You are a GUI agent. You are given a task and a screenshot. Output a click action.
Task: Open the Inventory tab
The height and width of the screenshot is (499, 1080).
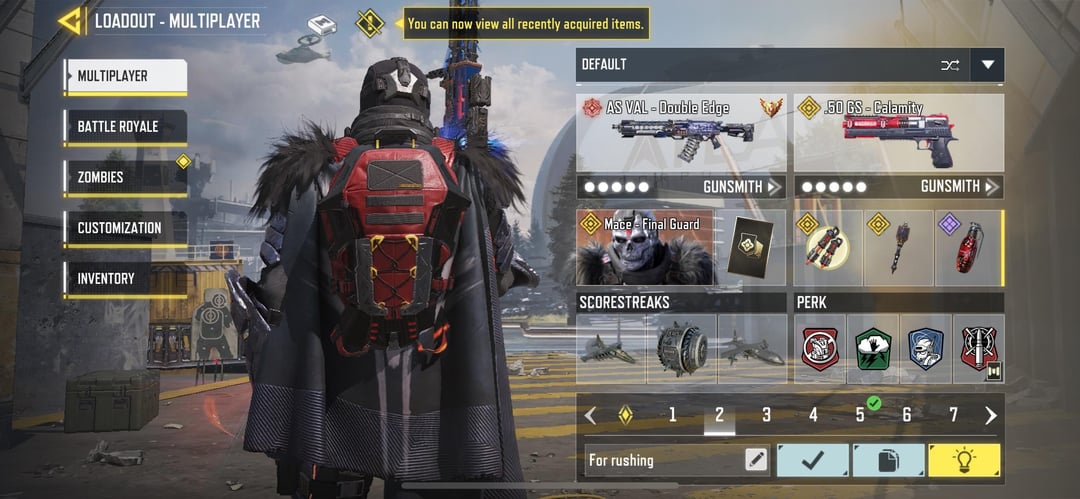[125, 278]
